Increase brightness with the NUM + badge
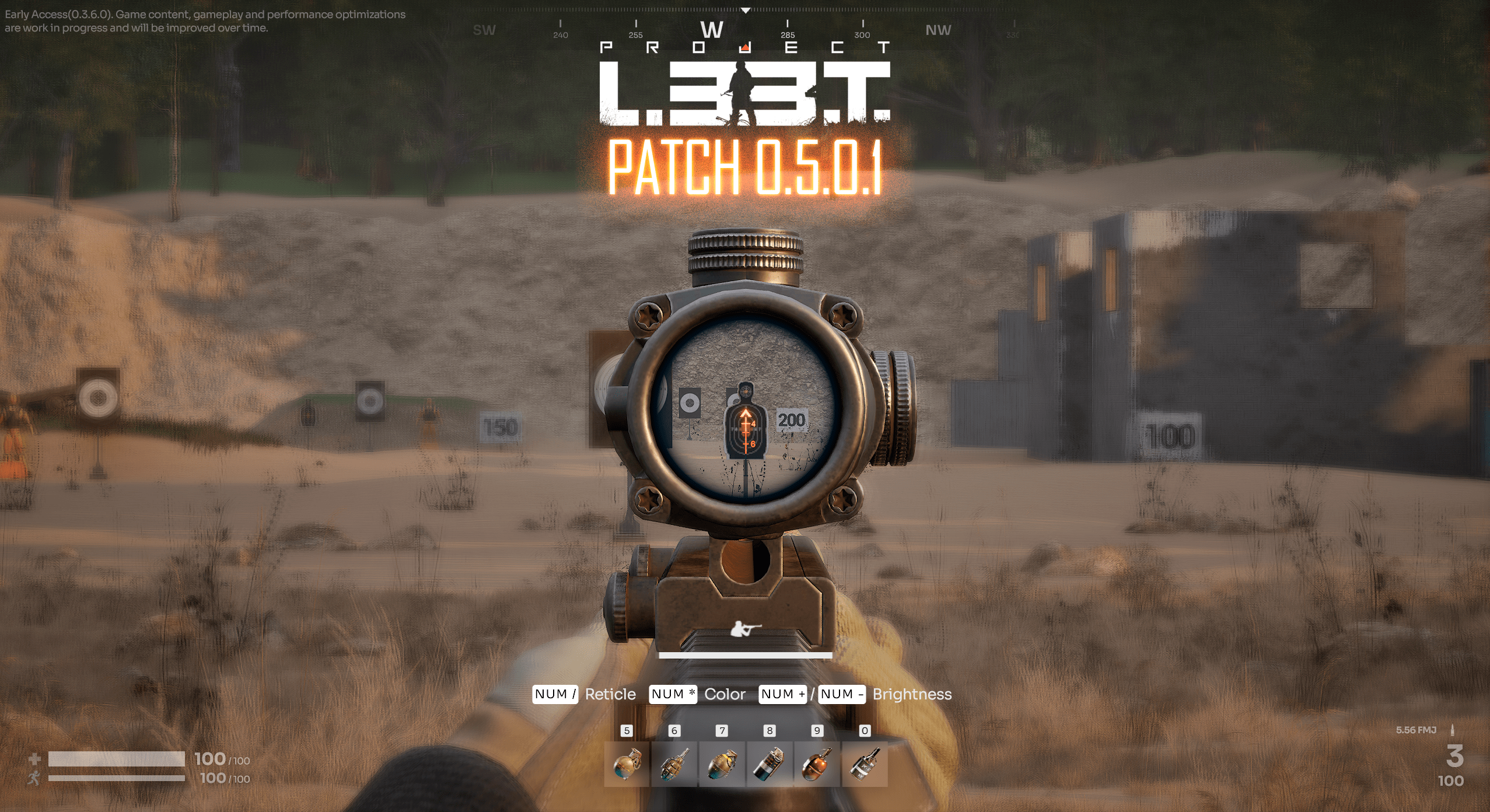The width and height of the screenshot is (1490, 812). click(x=783, y=694)
